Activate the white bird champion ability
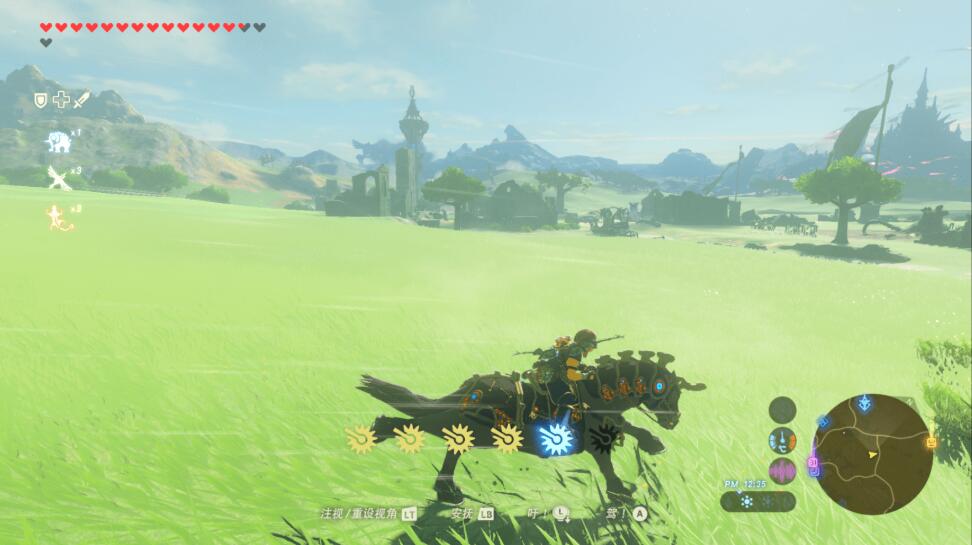This screenshot has height=545, width=972. click(x=59, y=178)
